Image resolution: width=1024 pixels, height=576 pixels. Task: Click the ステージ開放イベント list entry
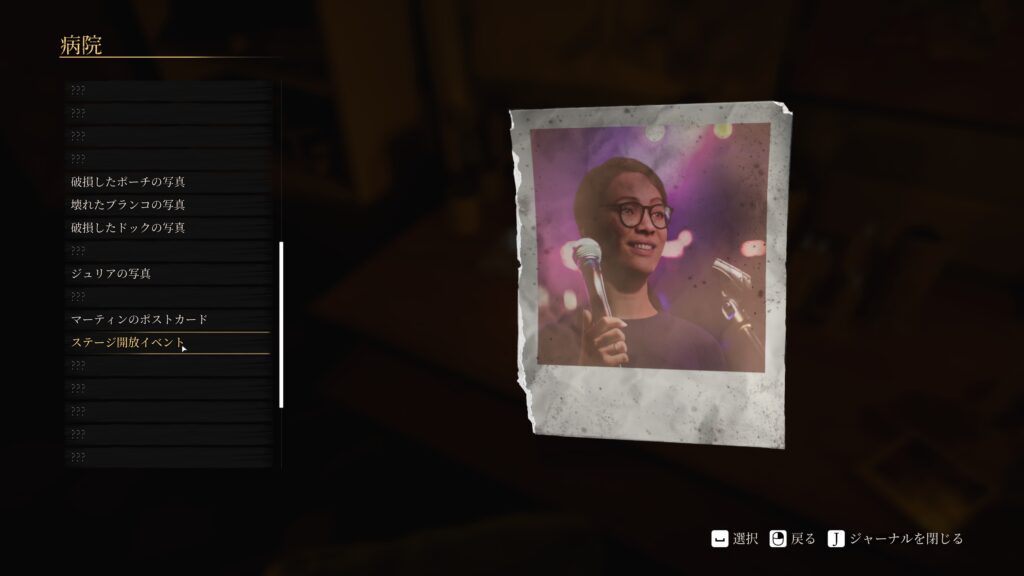pos(128,343)
